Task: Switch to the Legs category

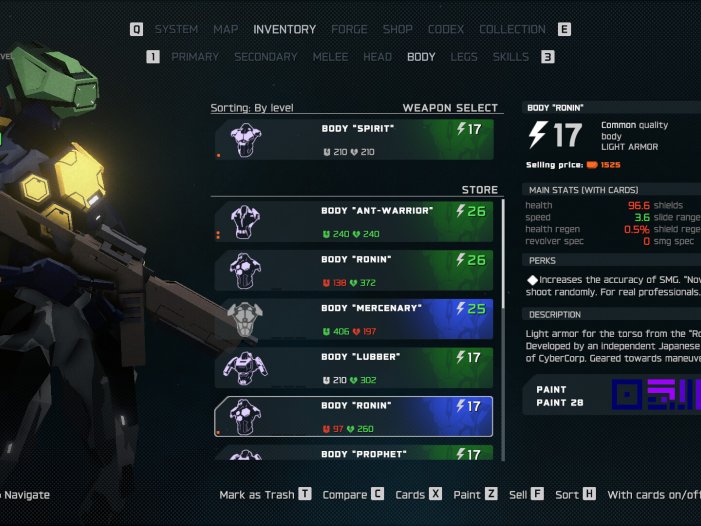Action: pos(464,57)
